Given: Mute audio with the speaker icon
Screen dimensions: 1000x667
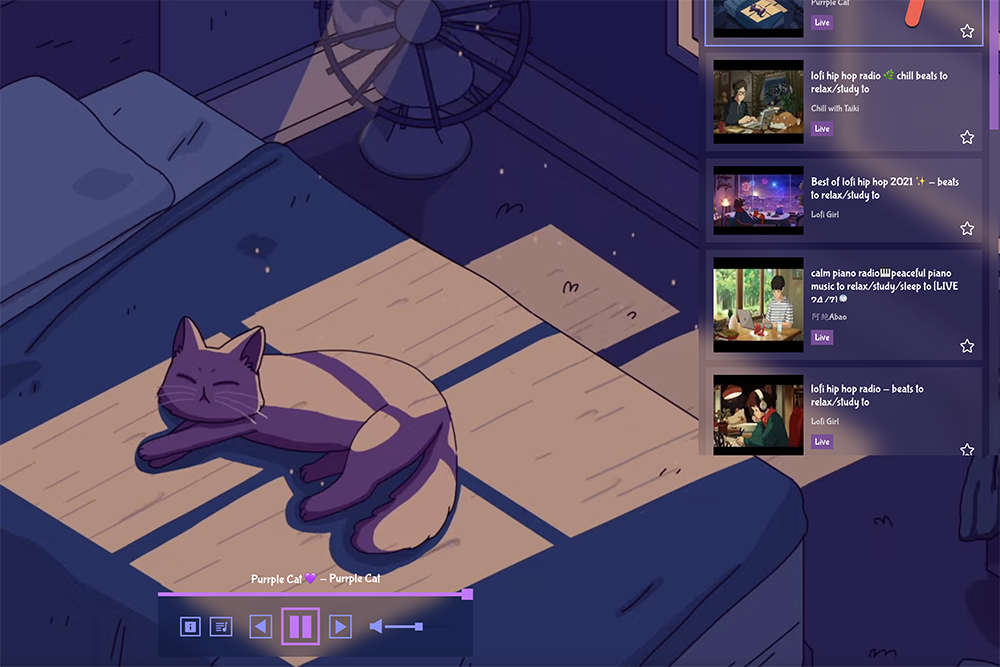Looking at the screenshot, I should coord(376,627).
